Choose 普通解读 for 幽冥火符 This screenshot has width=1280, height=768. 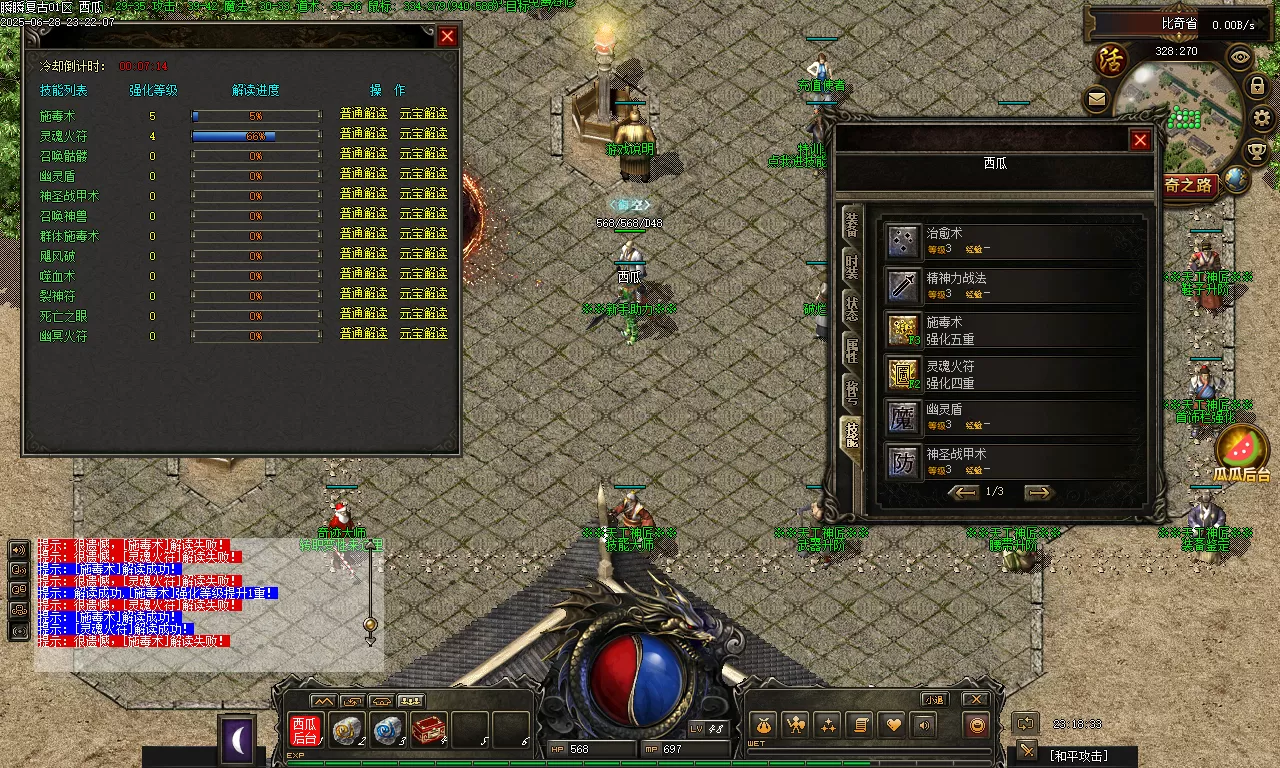[x=363, y=334]
